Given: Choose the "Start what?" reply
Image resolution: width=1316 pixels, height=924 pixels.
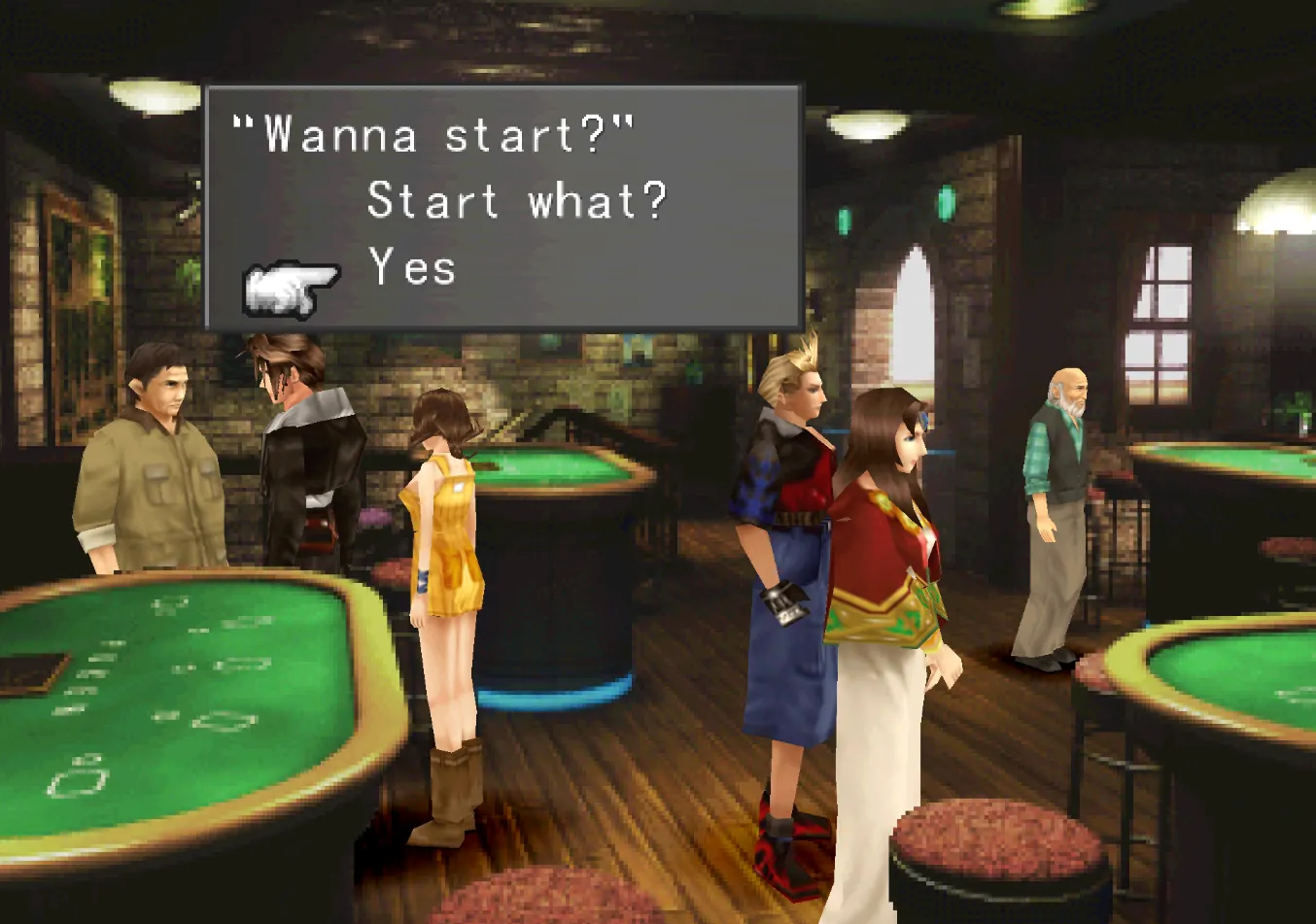Looking at the screenshot, I should click(517, 201).
